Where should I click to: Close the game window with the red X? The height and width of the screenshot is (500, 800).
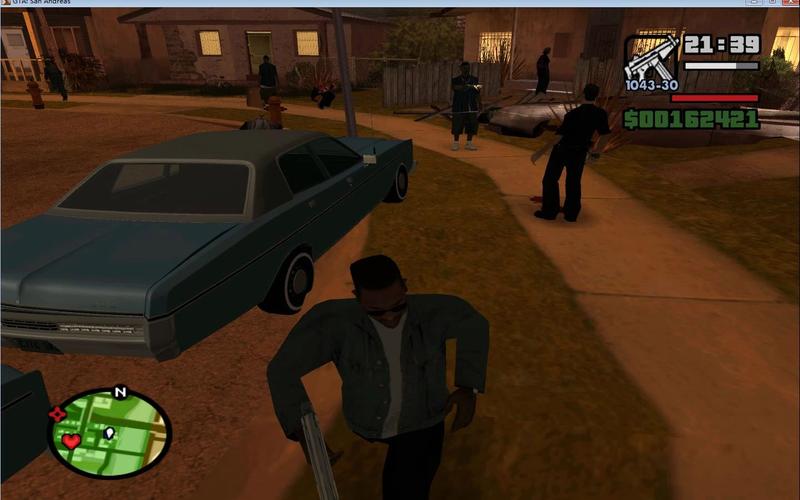[x=790, y=3]
